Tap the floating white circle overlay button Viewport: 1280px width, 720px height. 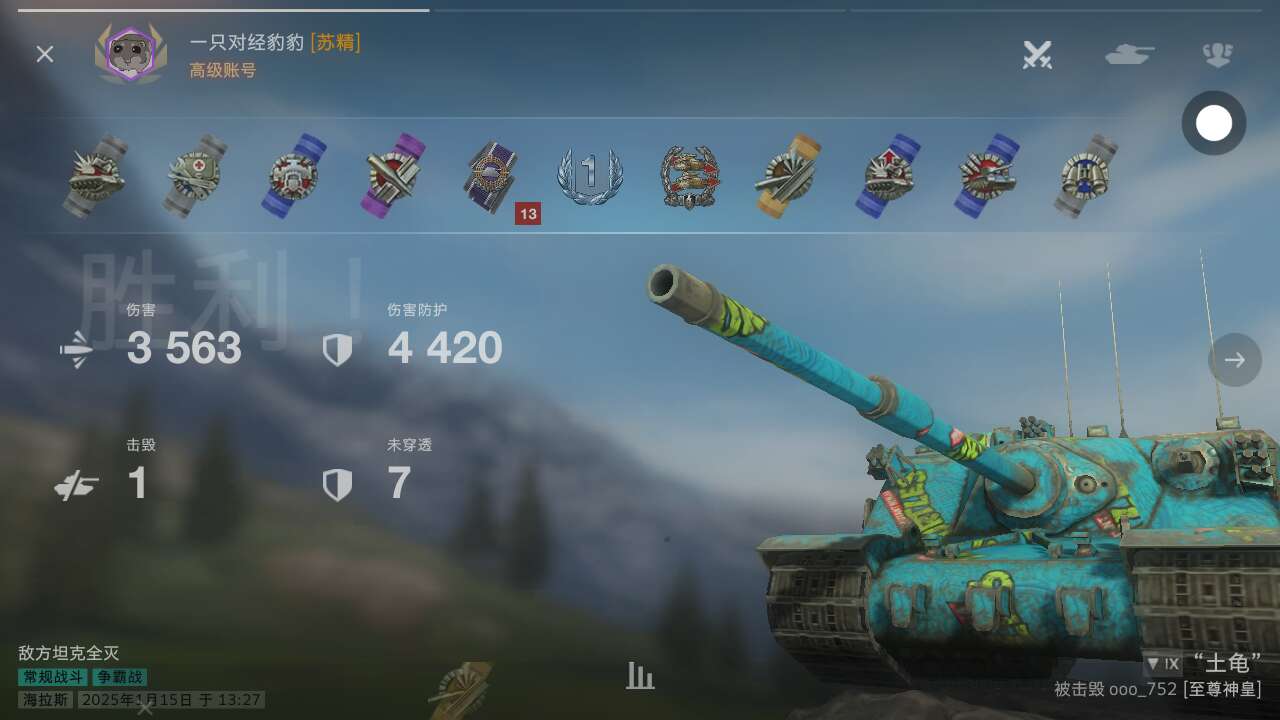click(x=1214, y=123)
